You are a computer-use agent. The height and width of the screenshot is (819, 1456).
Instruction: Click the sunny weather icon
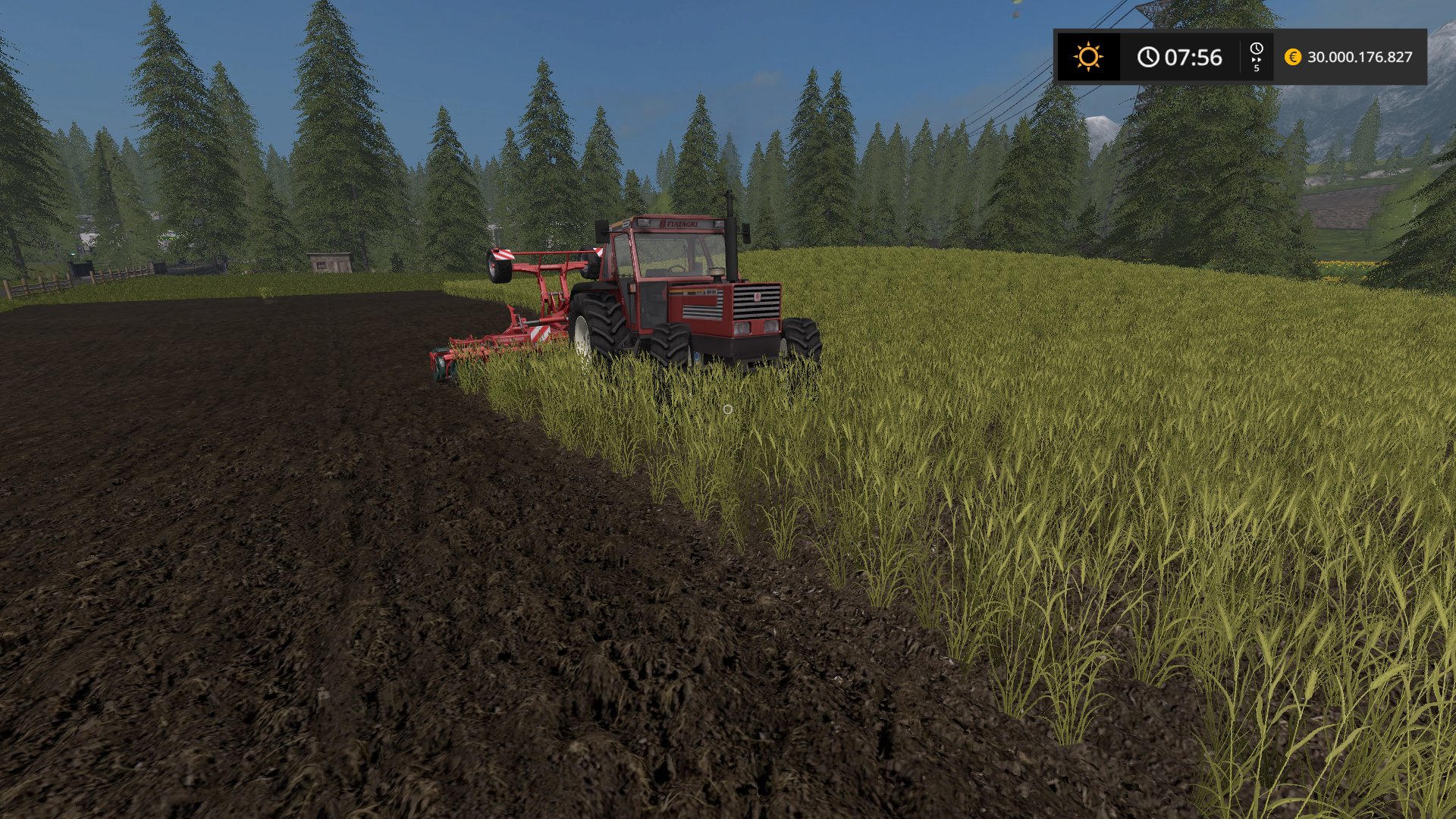tap(1087, 57)
